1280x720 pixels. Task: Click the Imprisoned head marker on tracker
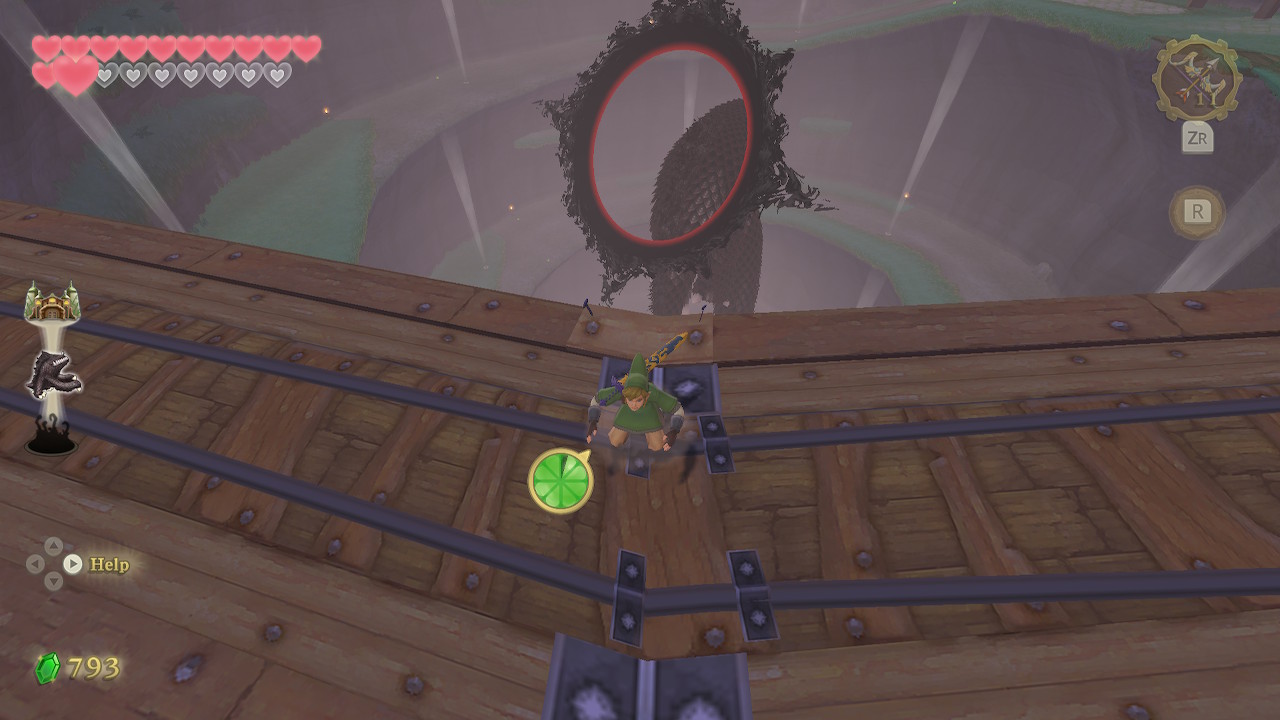pos(52,375)
